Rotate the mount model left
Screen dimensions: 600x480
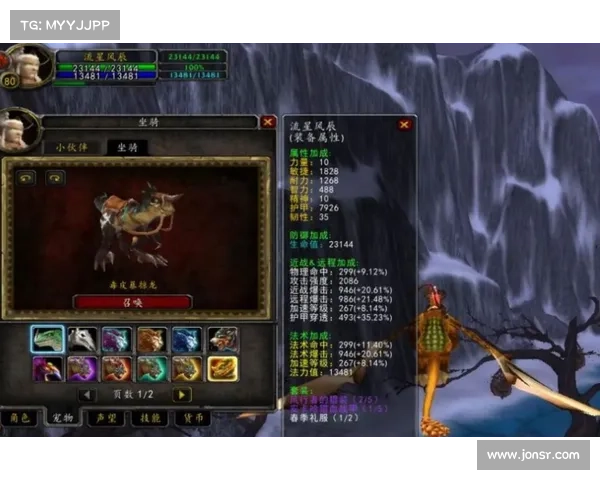tap(27, 177)
